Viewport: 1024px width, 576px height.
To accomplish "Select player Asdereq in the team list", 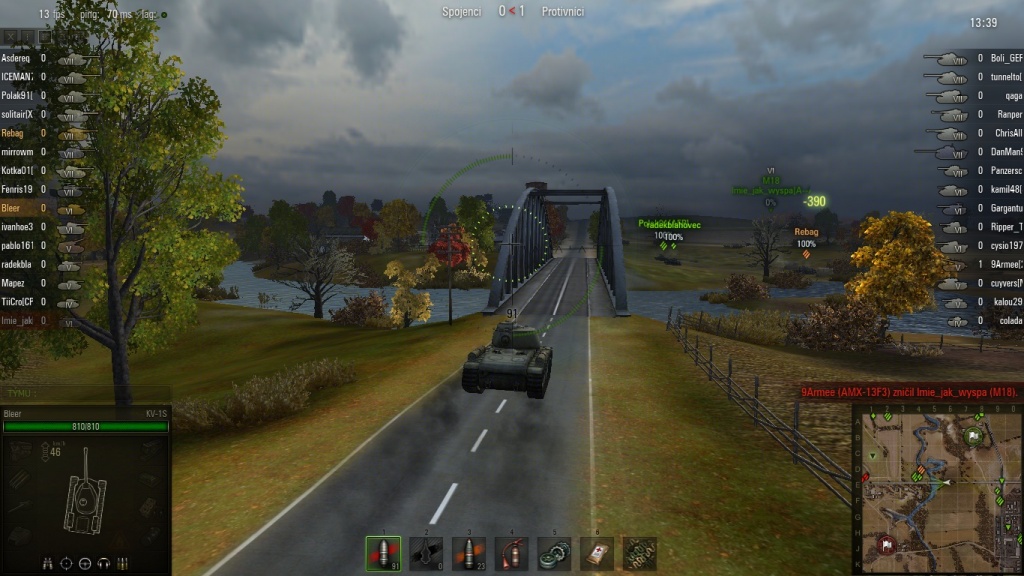I will 17,59.
